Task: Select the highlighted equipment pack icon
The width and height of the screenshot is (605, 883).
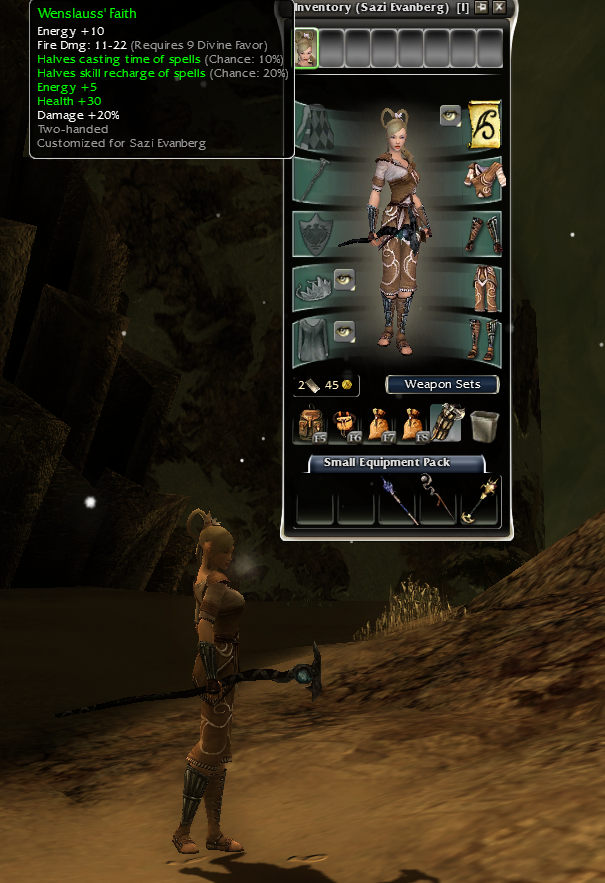Action: click(446, 424)
